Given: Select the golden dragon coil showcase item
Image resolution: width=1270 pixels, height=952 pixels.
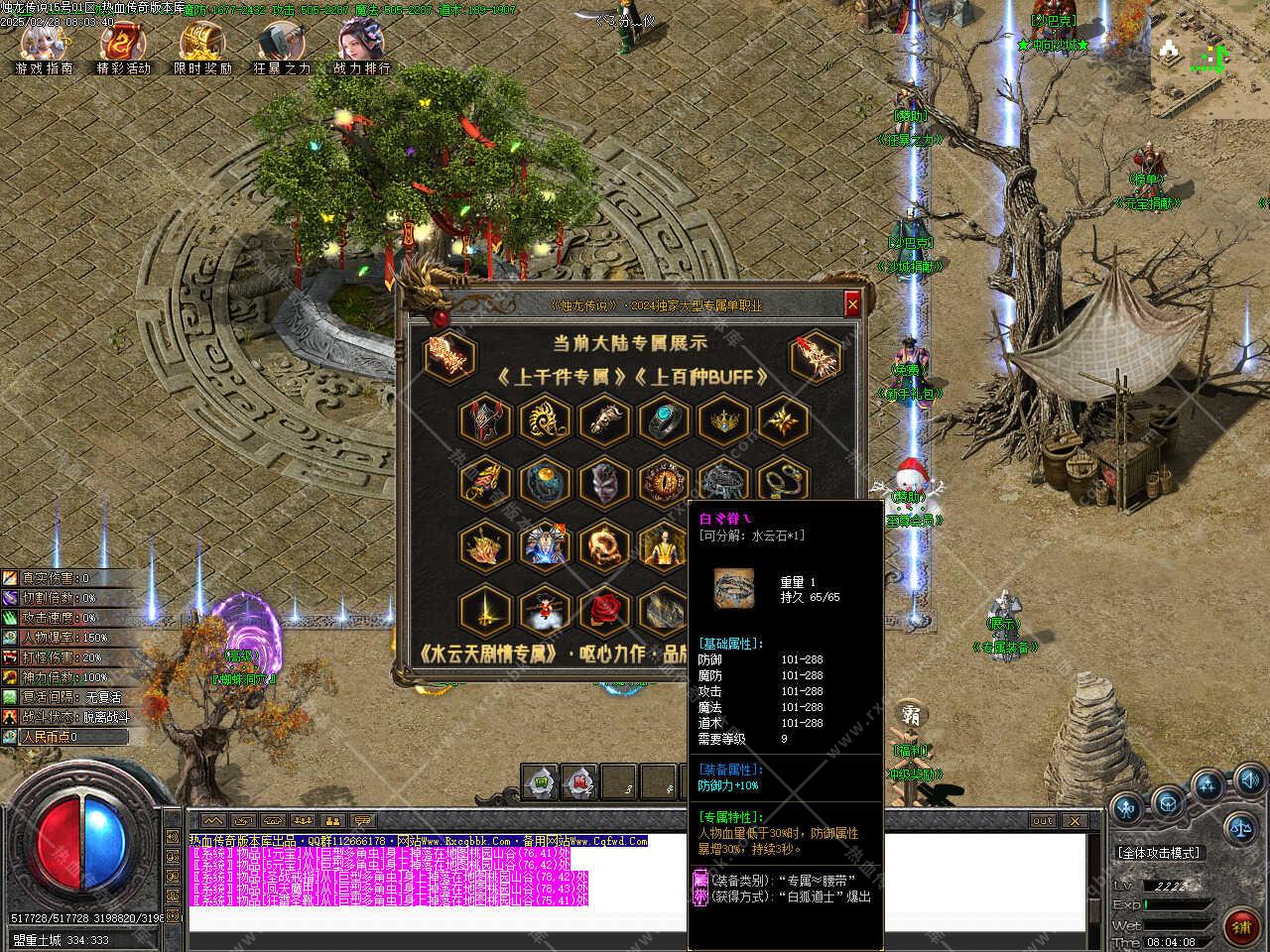Looking at the screenshot, I should click(x=604, y=546).
